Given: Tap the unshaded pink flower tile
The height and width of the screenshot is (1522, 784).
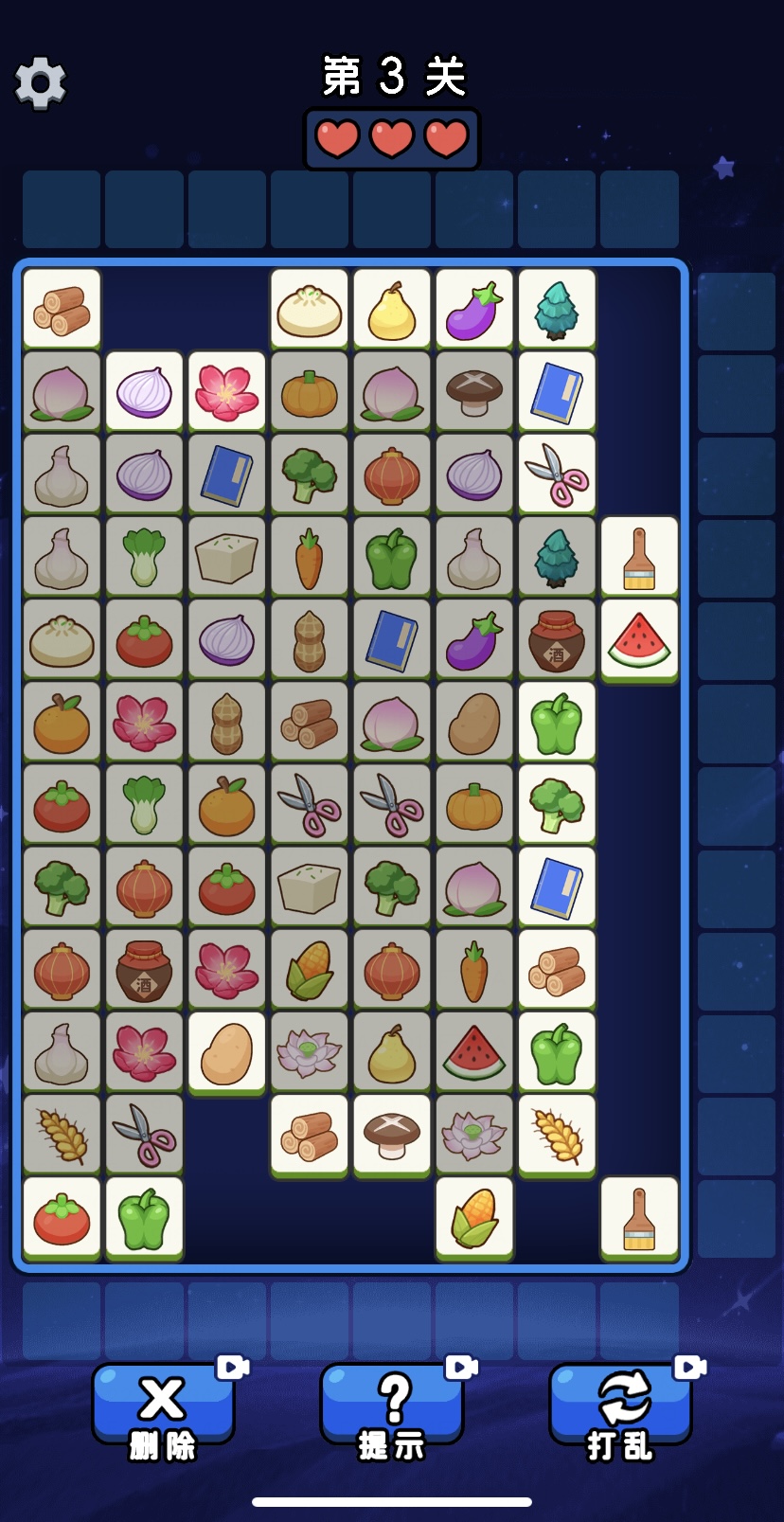Looking at the screenshot, I should 226,391.
